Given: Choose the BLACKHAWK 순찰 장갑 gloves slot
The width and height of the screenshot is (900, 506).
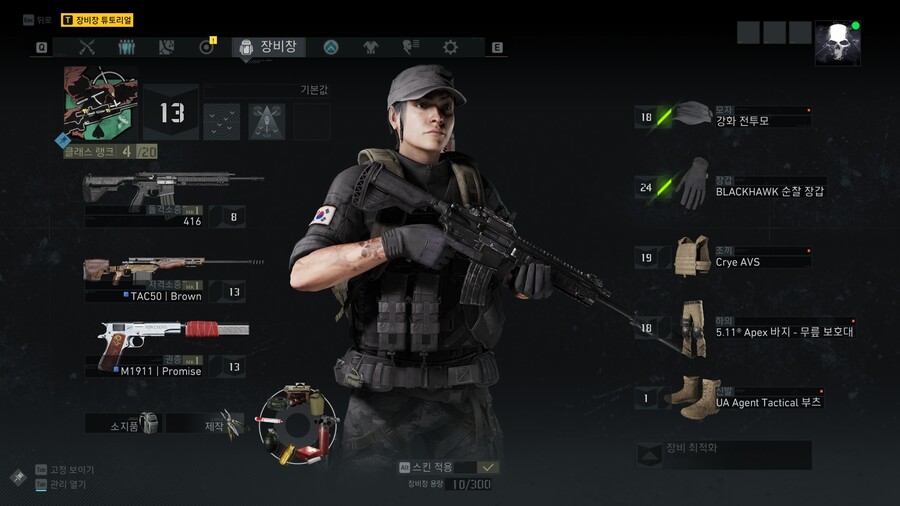Looking at the screenshot, I should 730,187.
